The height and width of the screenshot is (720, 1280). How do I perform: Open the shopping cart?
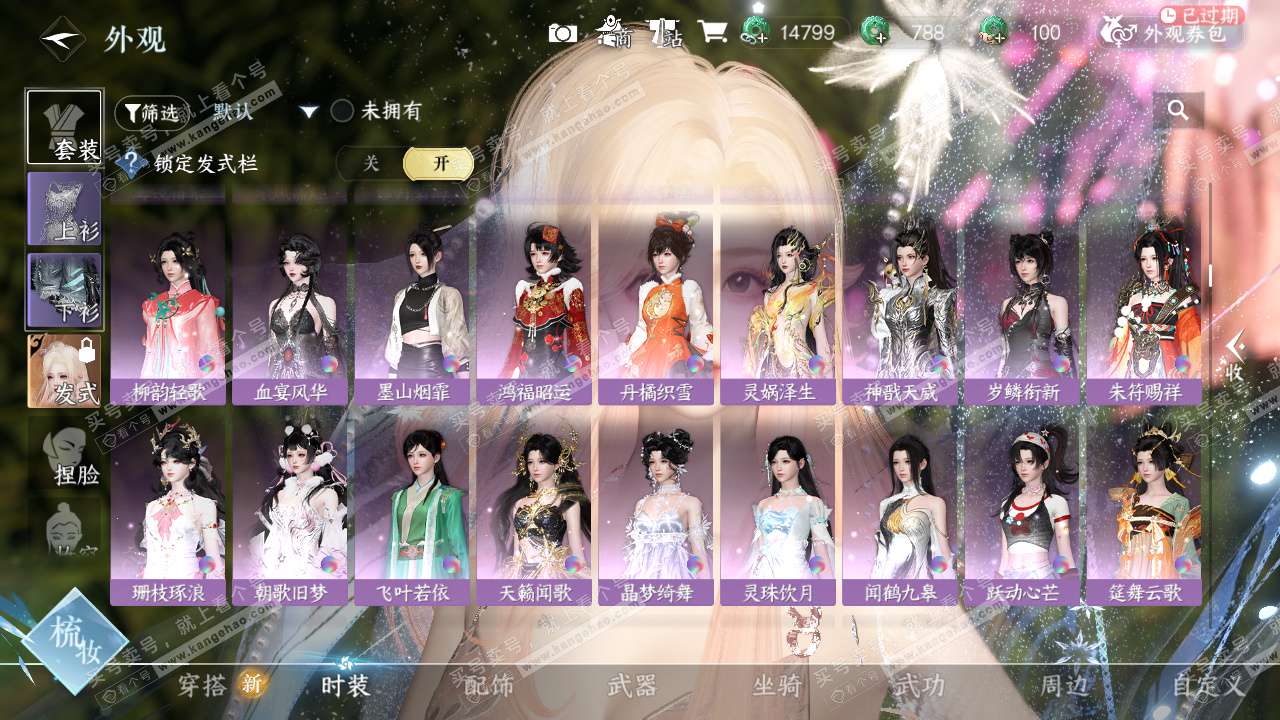point(712,33)
